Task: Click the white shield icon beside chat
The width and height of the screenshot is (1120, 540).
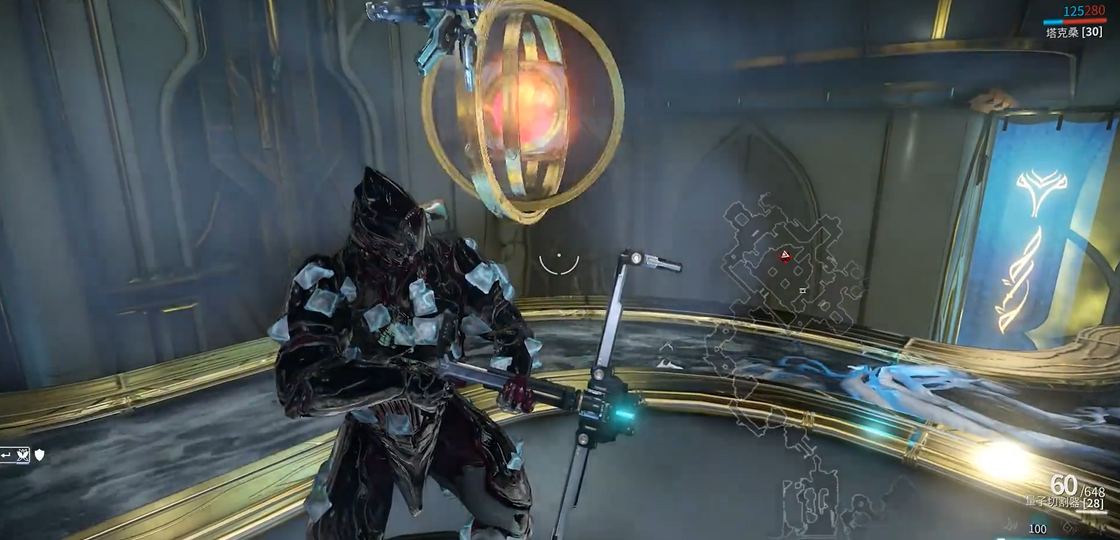Action: click(39, 455)
